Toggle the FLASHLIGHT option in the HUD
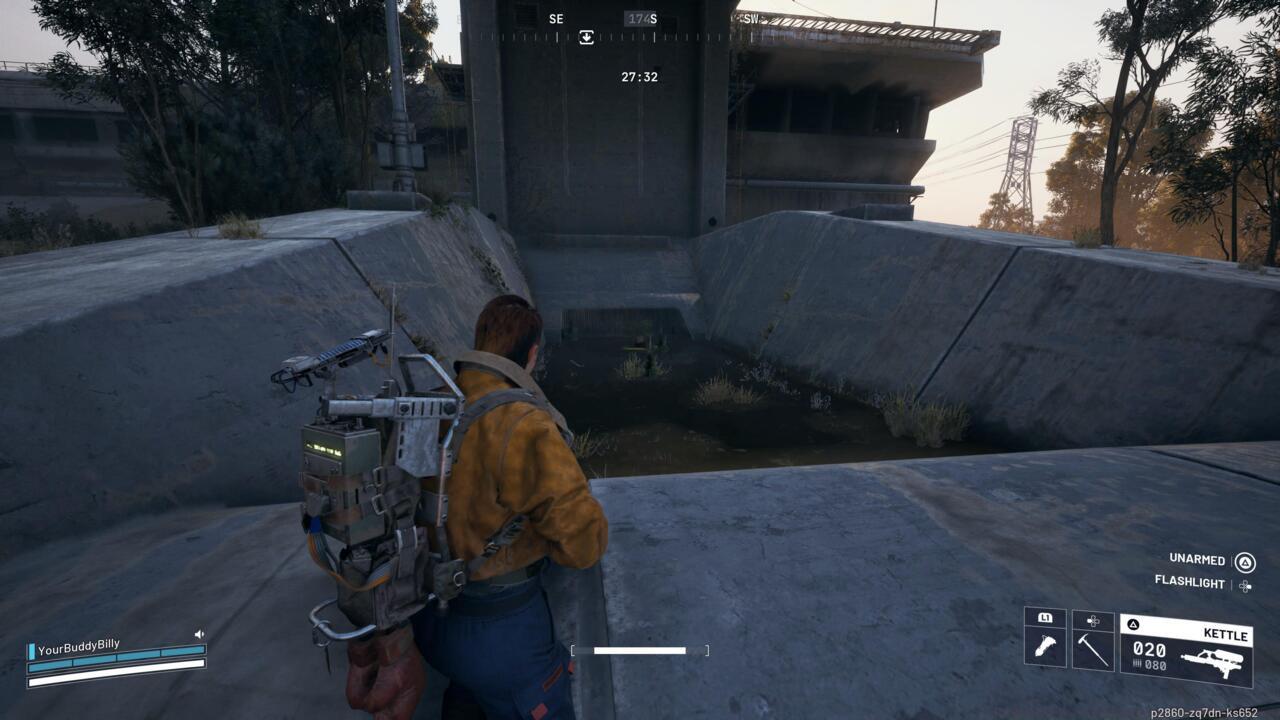The image size is (1280, 720). (1188, 585)
